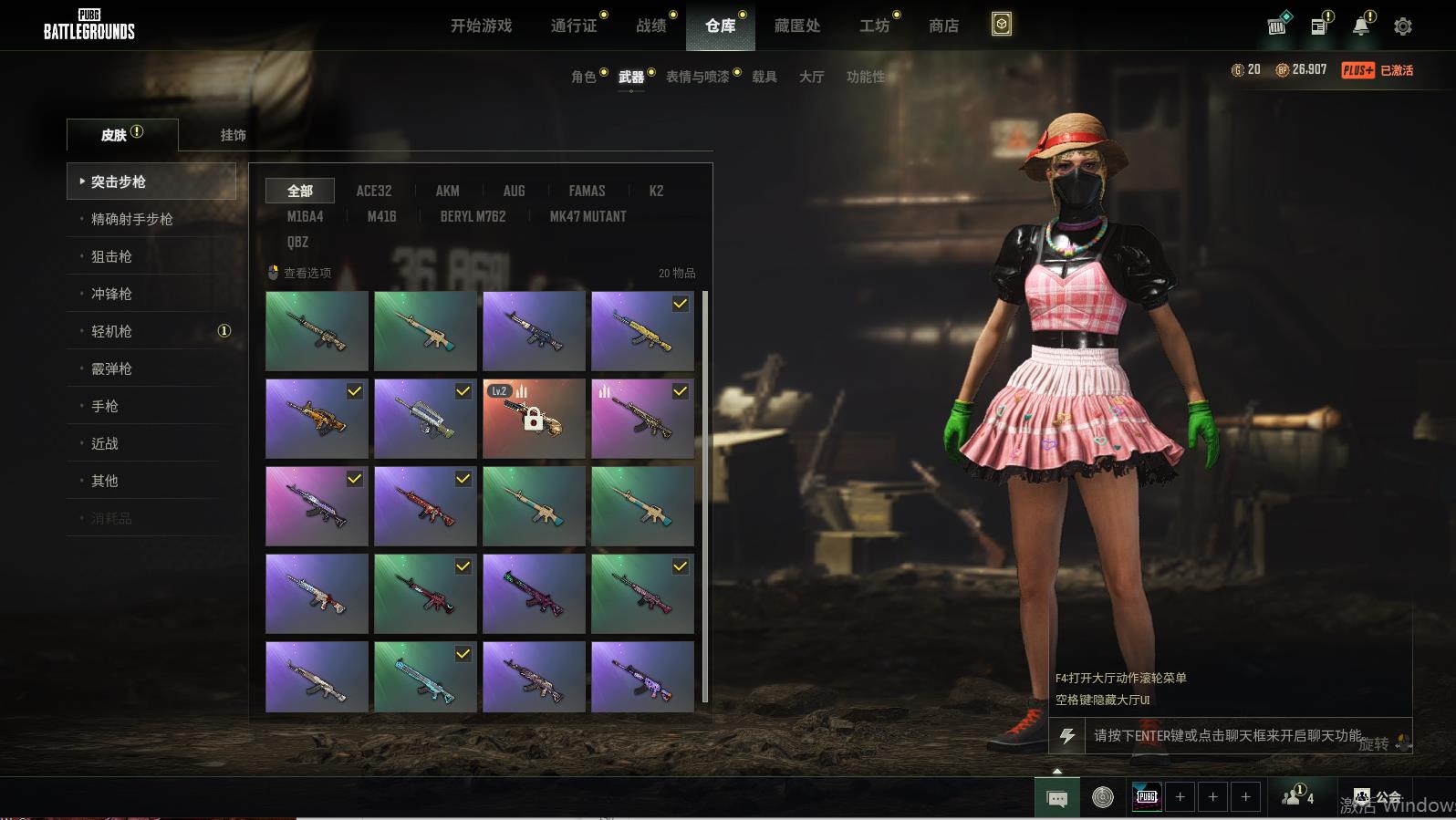Open the 商店 store
Viewport: 1456px width, 820px height.
coord(943,26)
